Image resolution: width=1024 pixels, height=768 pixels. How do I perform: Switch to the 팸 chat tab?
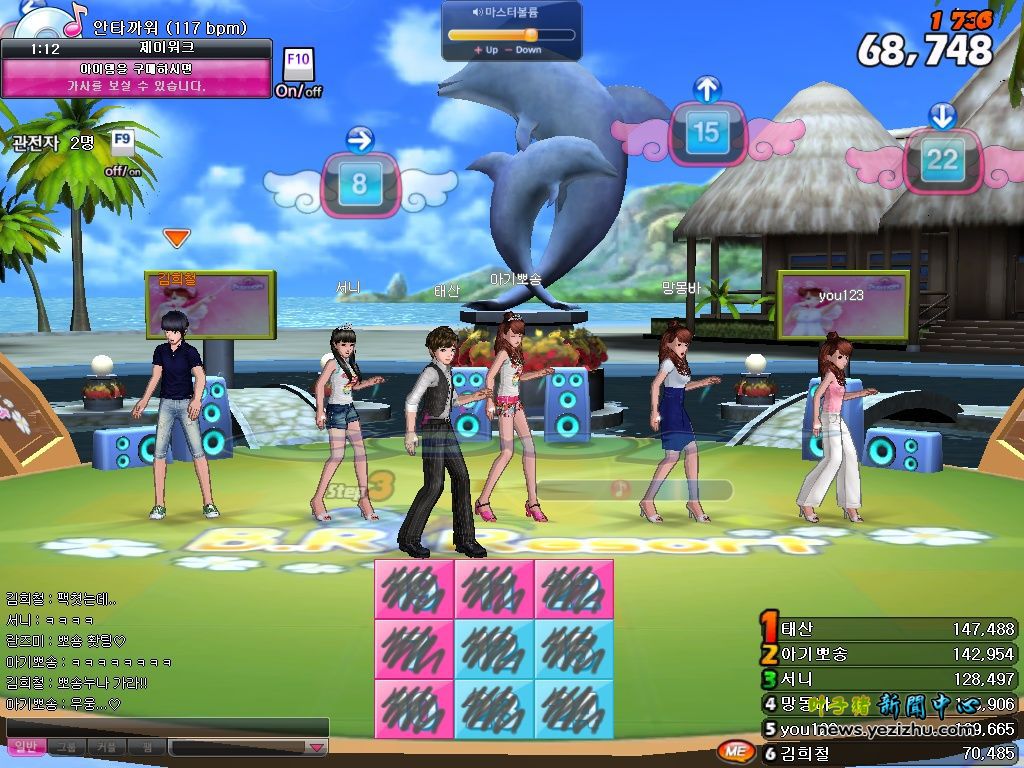(146, 747)
